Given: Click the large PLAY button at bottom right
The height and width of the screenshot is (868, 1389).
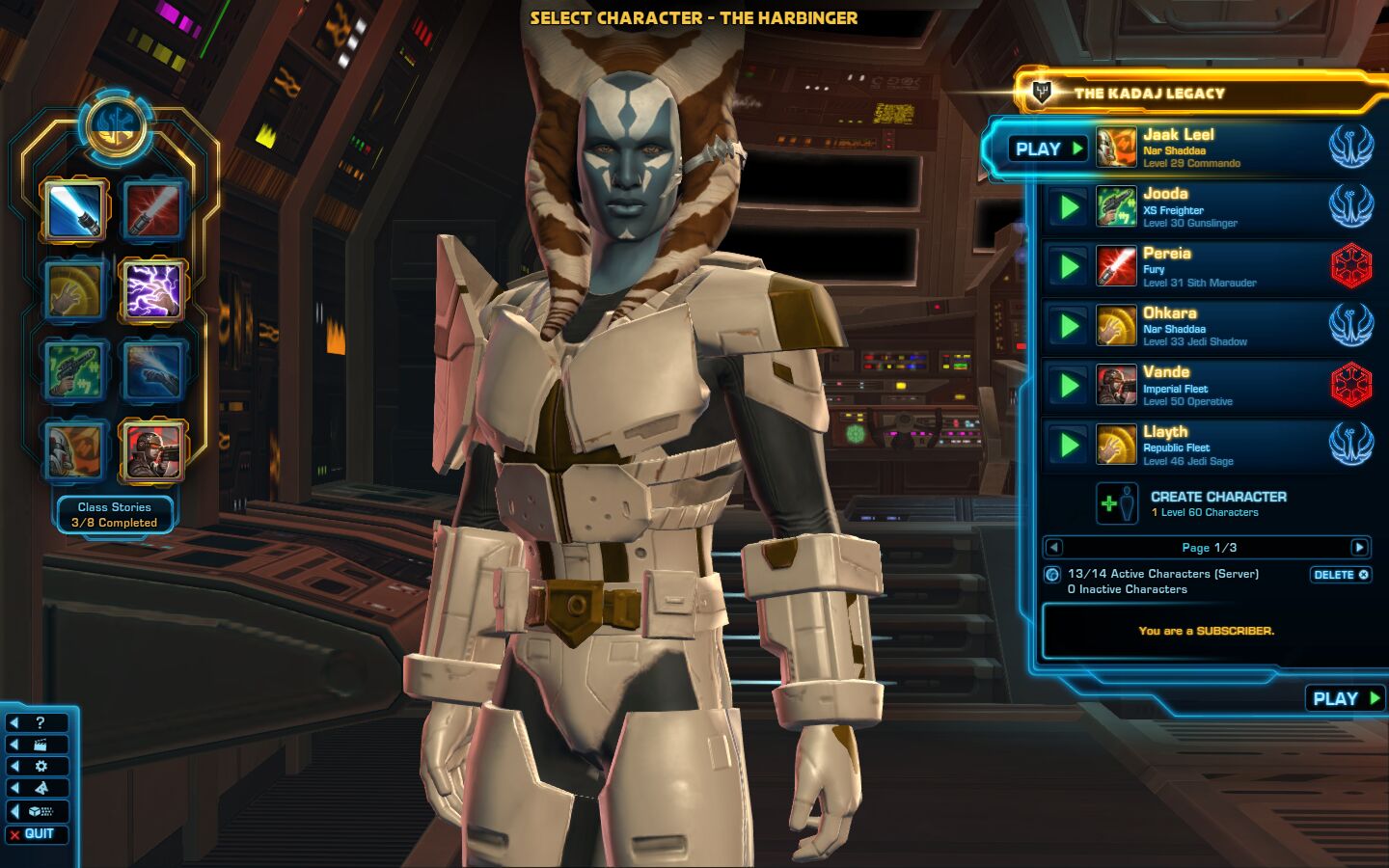Looking at the screenshot, I should (1347, 698).
